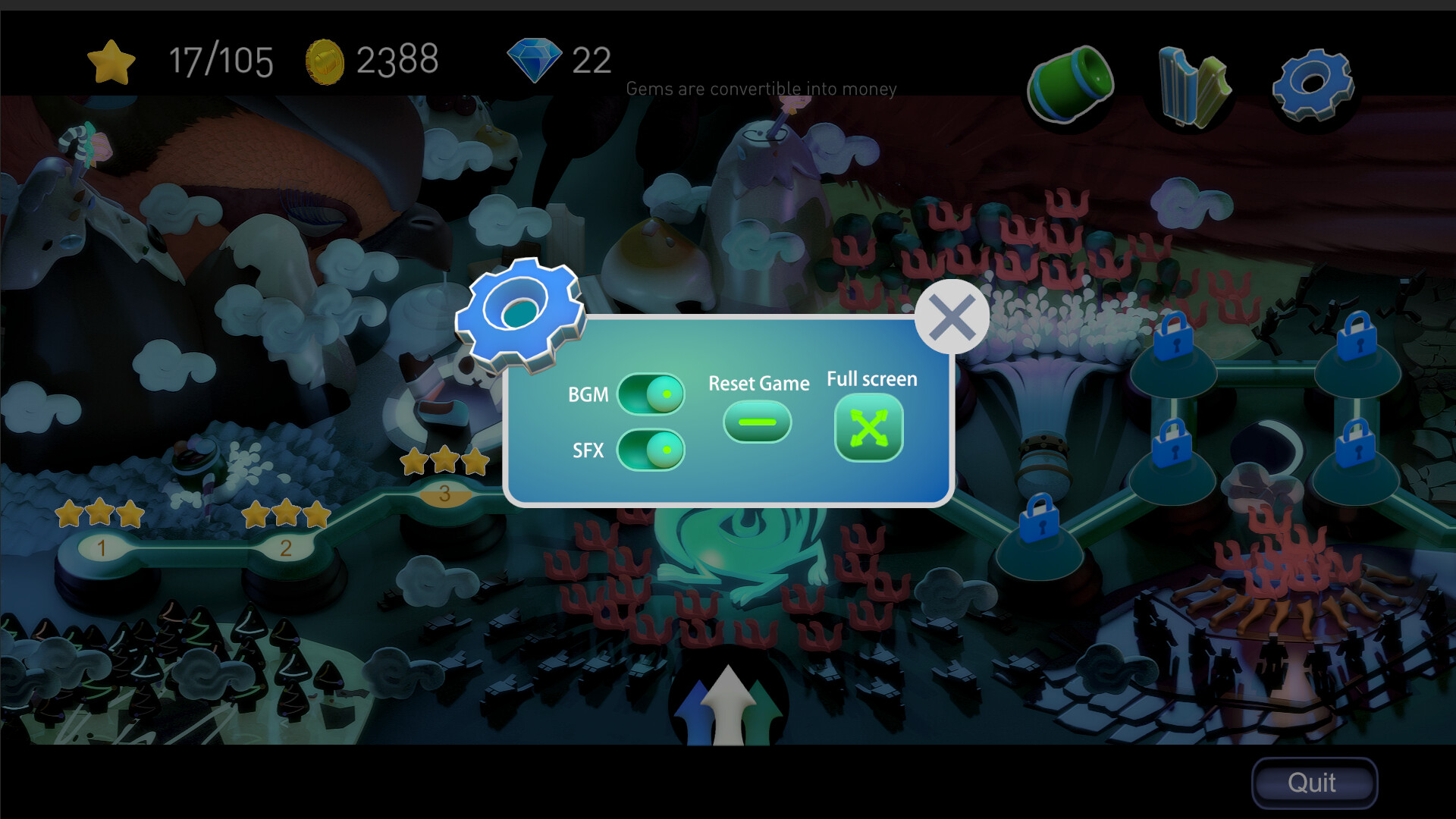Dismiss settings with the X button

[952, 316]
